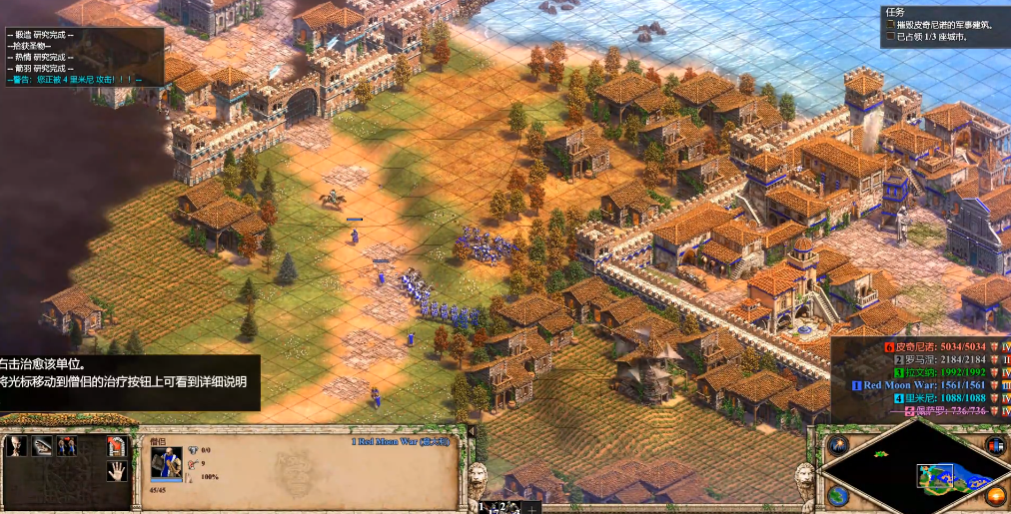Open the 任务 objectives panel
The height and width of the screenshot is (514, 1011).
(x=894, y=13)
